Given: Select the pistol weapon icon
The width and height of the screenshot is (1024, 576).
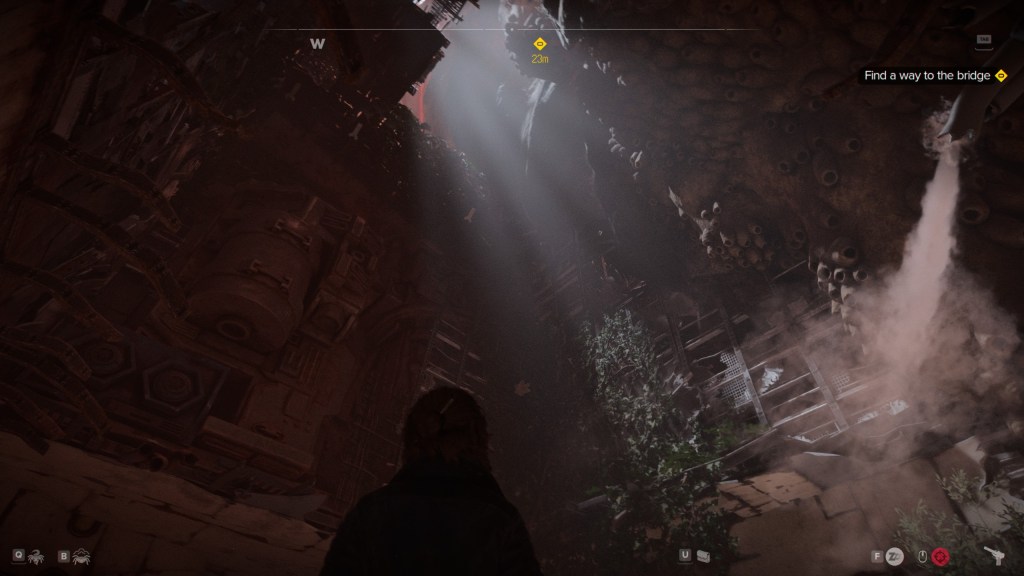Looking at the screenshot, I should [993, 555].
